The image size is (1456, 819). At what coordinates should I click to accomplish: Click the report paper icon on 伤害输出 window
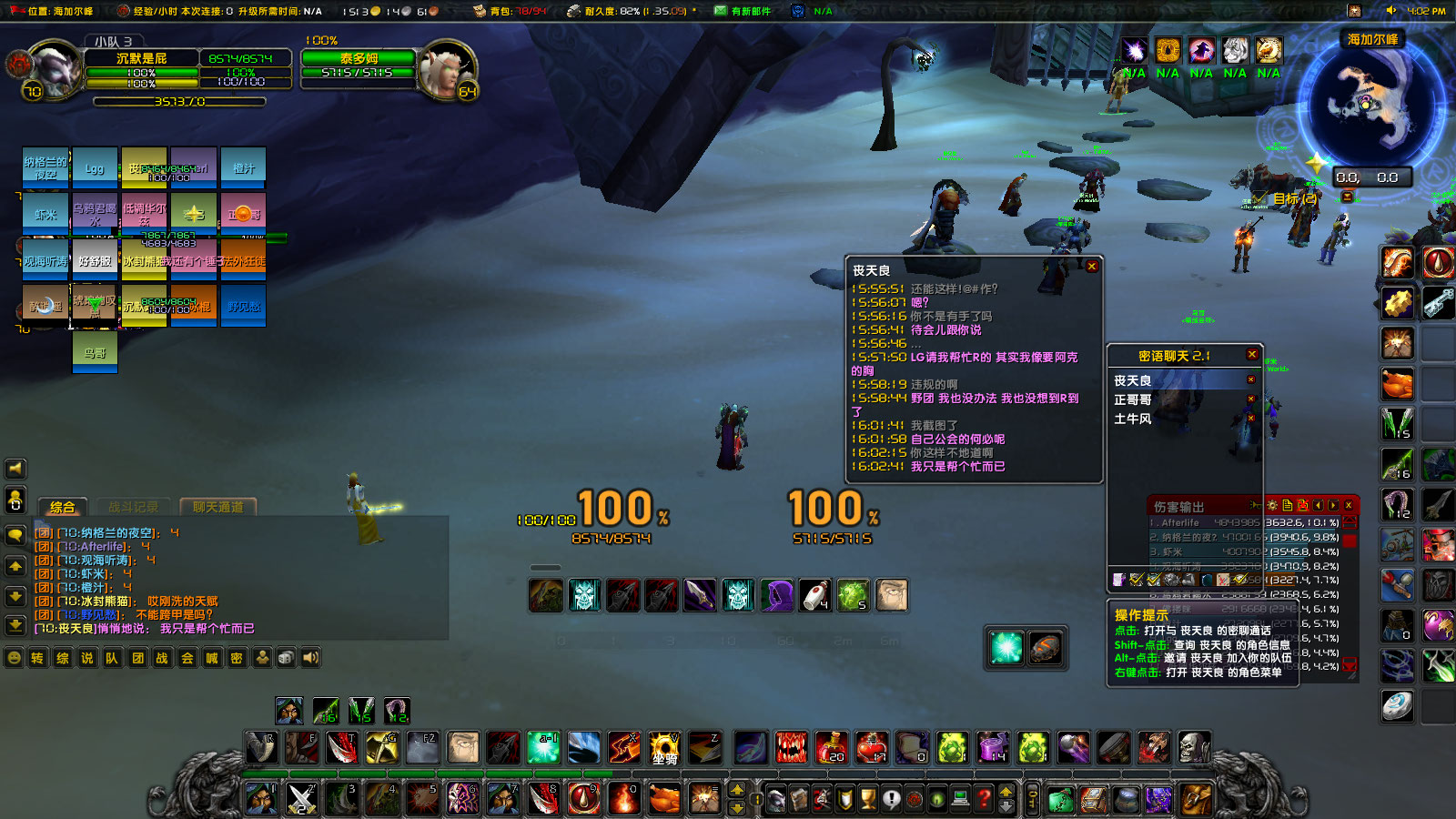pos(1288,505)
